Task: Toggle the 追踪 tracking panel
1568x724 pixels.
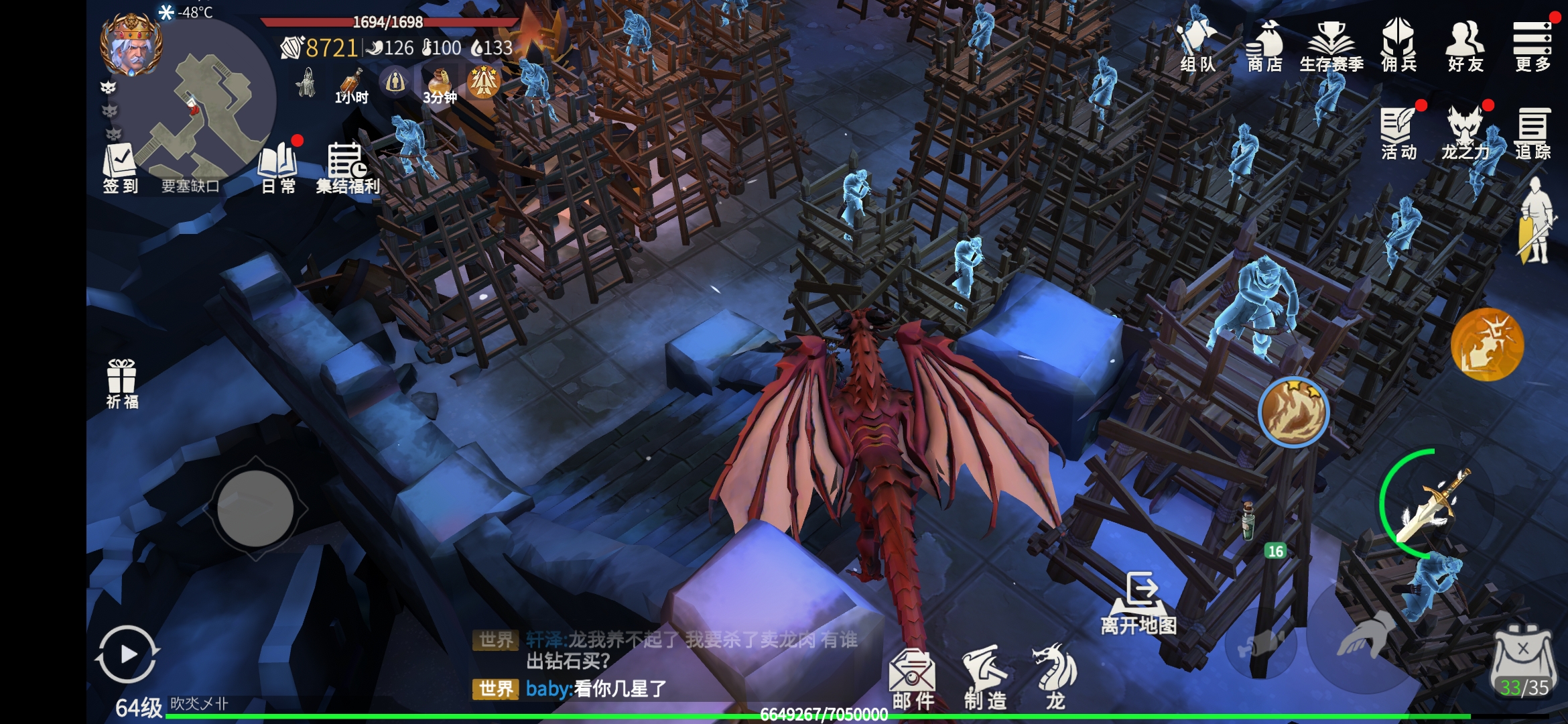Action: click(1532, 133)
